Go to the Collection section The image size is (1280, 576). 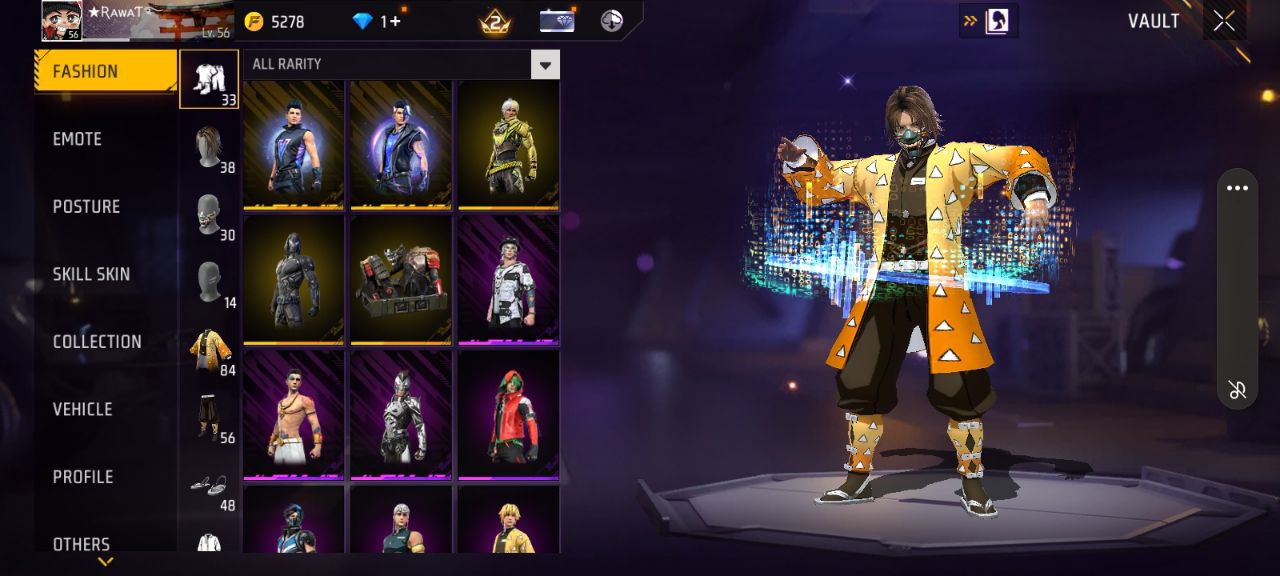point(97,341)
